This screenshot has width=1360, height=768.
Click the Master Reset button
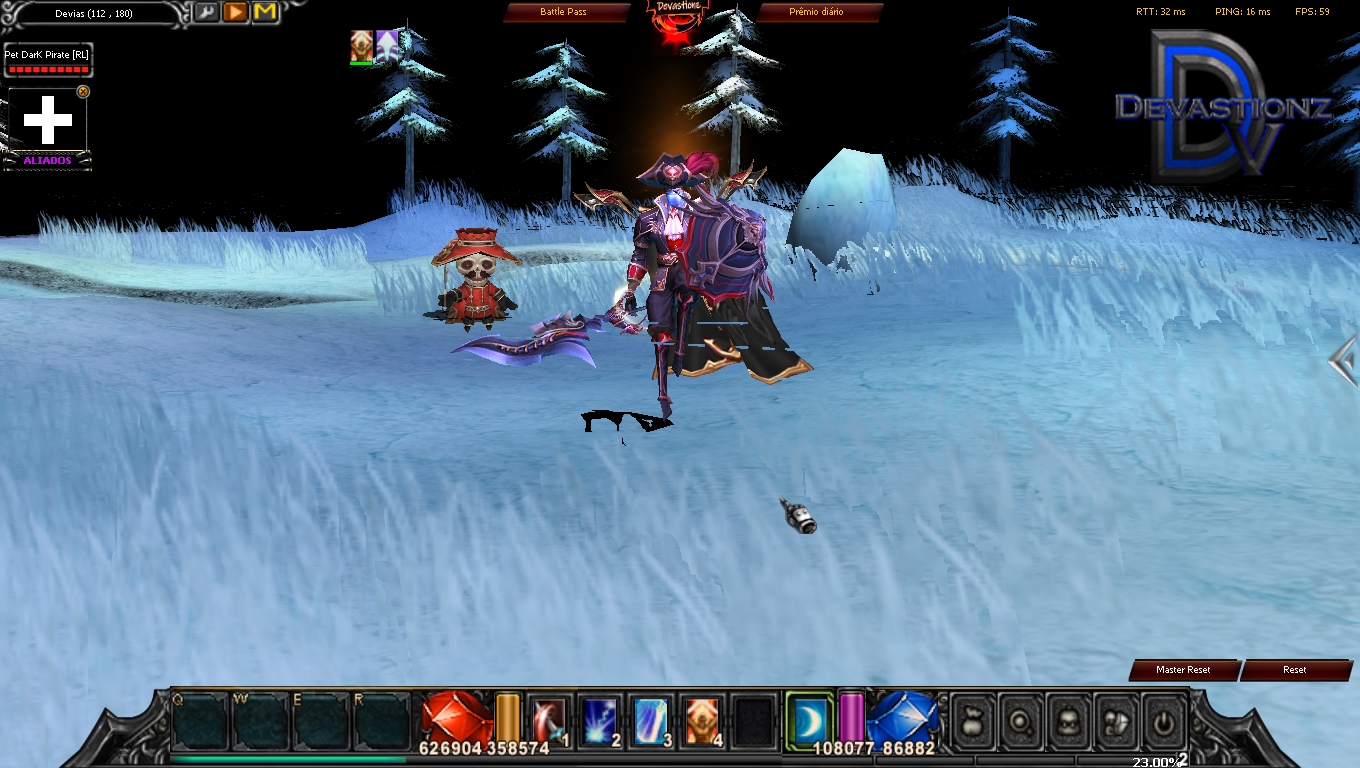click(1183, 670)
